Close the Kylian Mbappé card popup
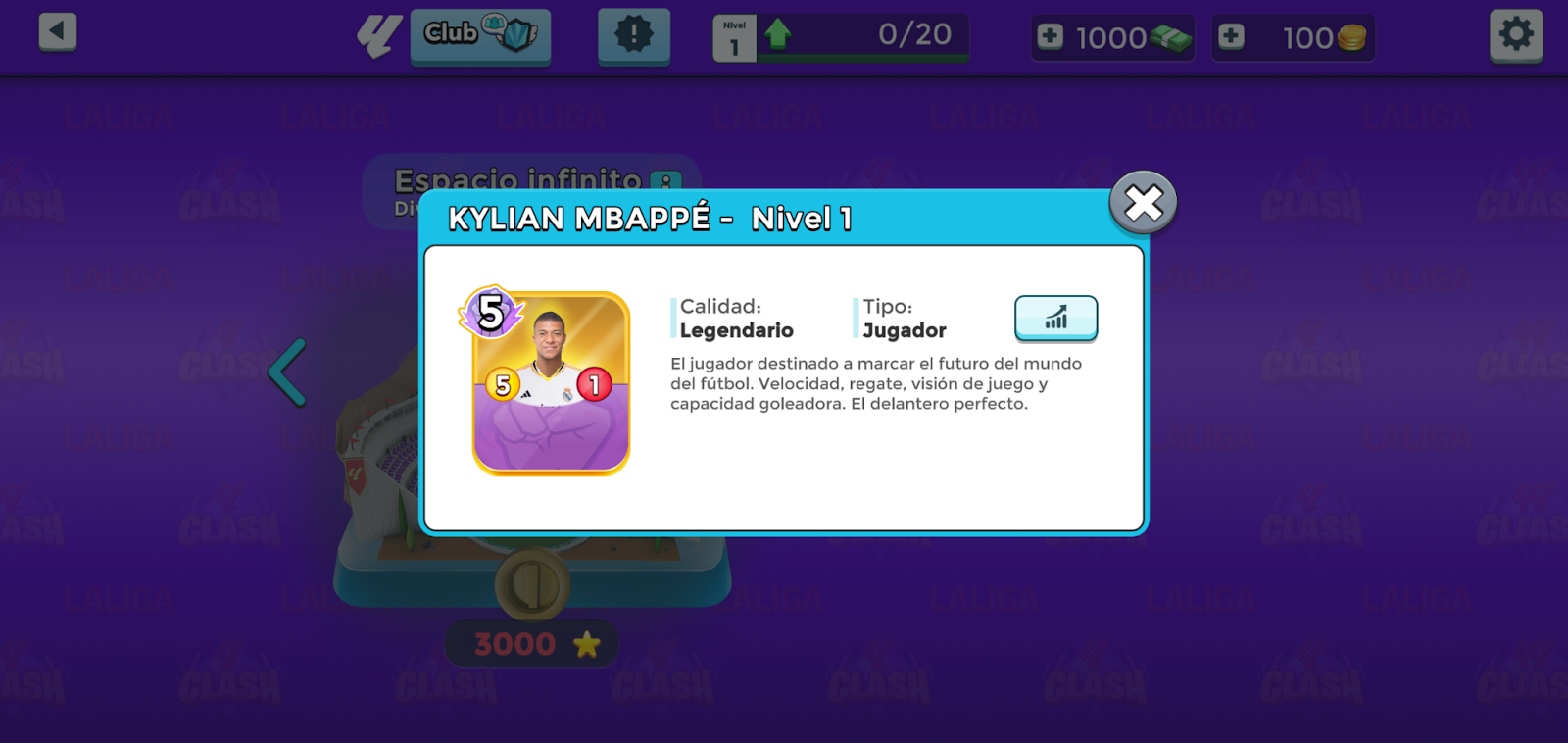1568x743 pixels. tap(1143, 203)
